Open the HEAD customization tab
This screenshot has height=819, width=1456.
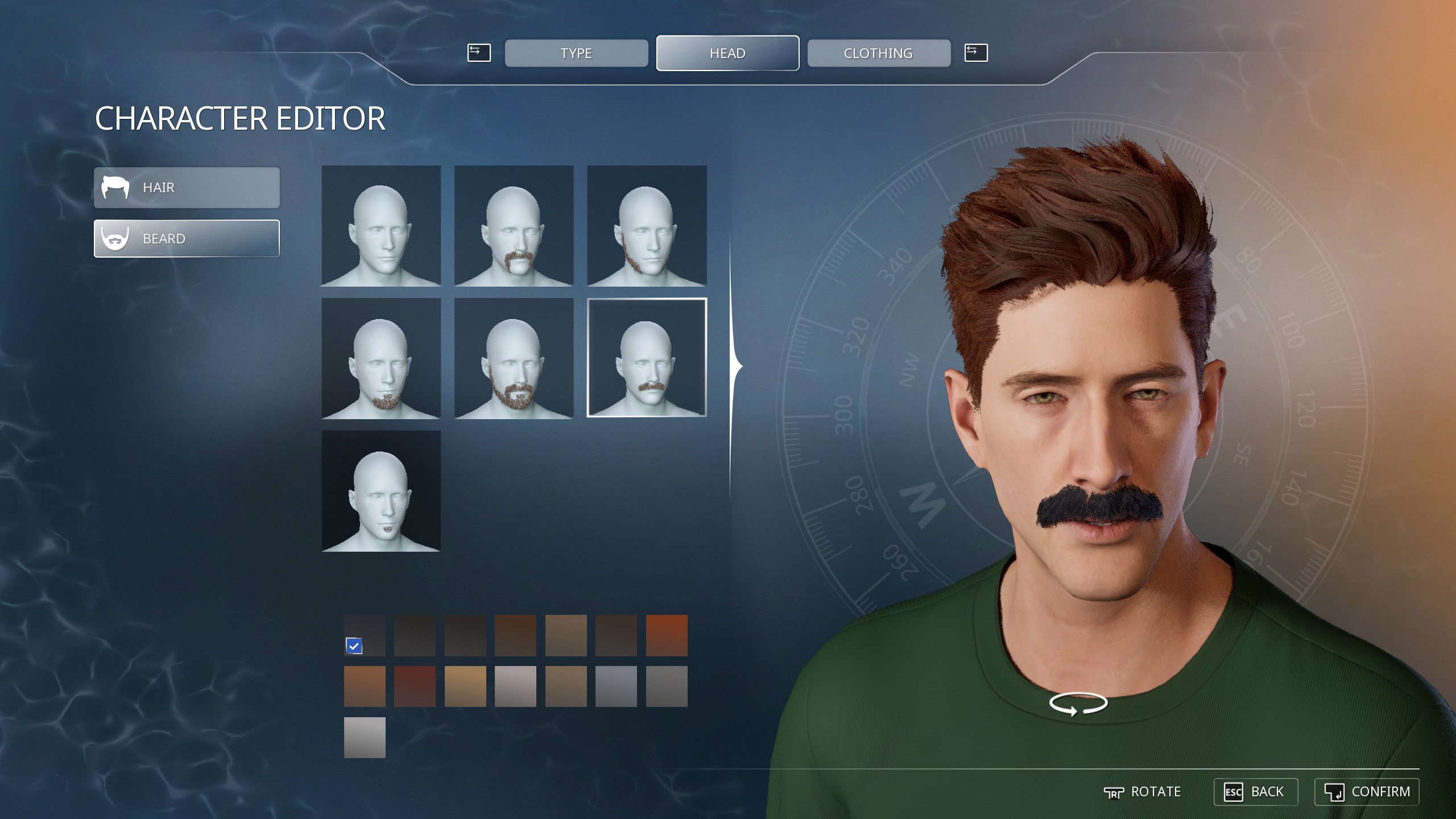pyautogui.click(x=727, y=53)
